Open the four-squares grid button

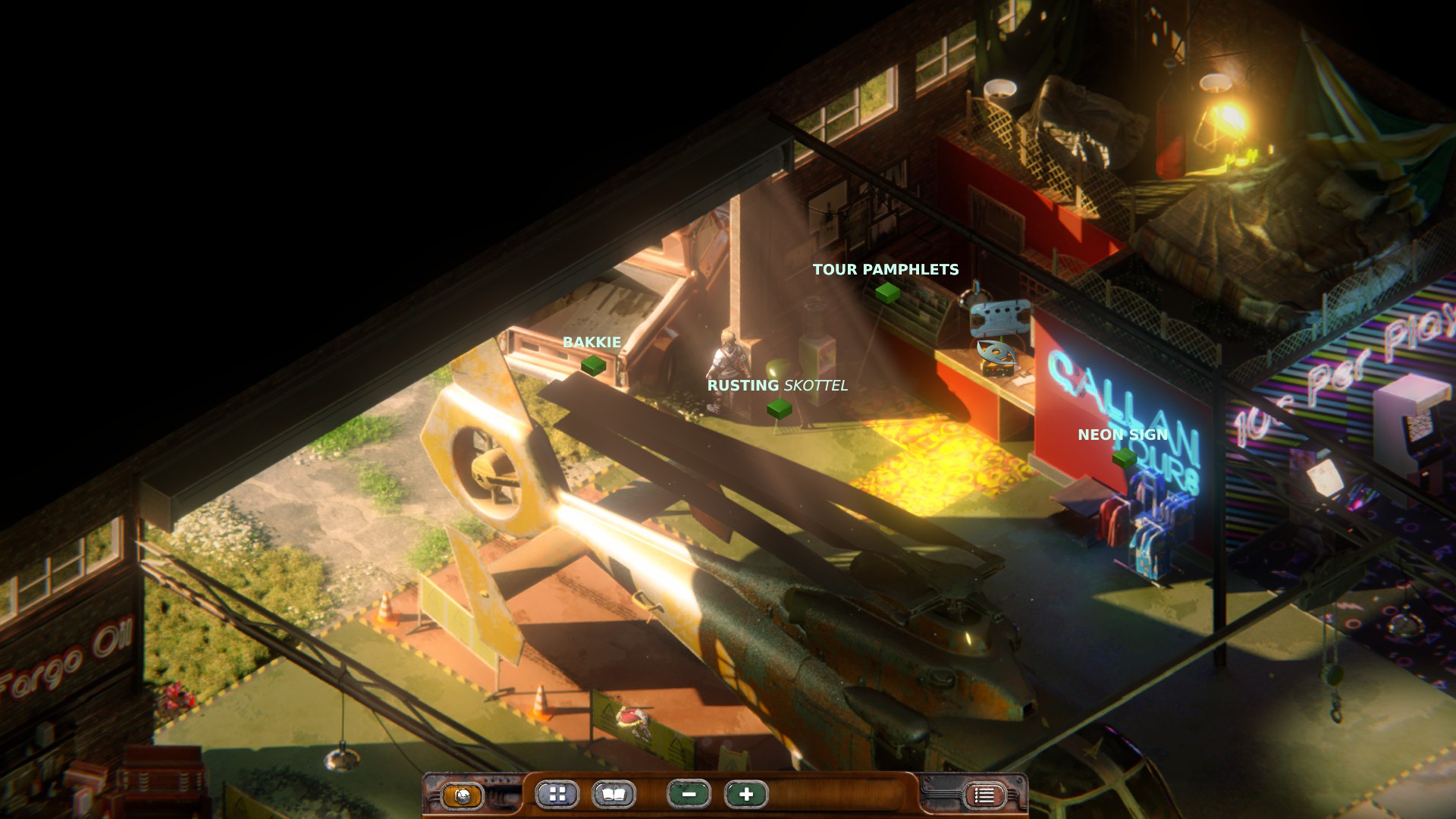pos(557,795)
